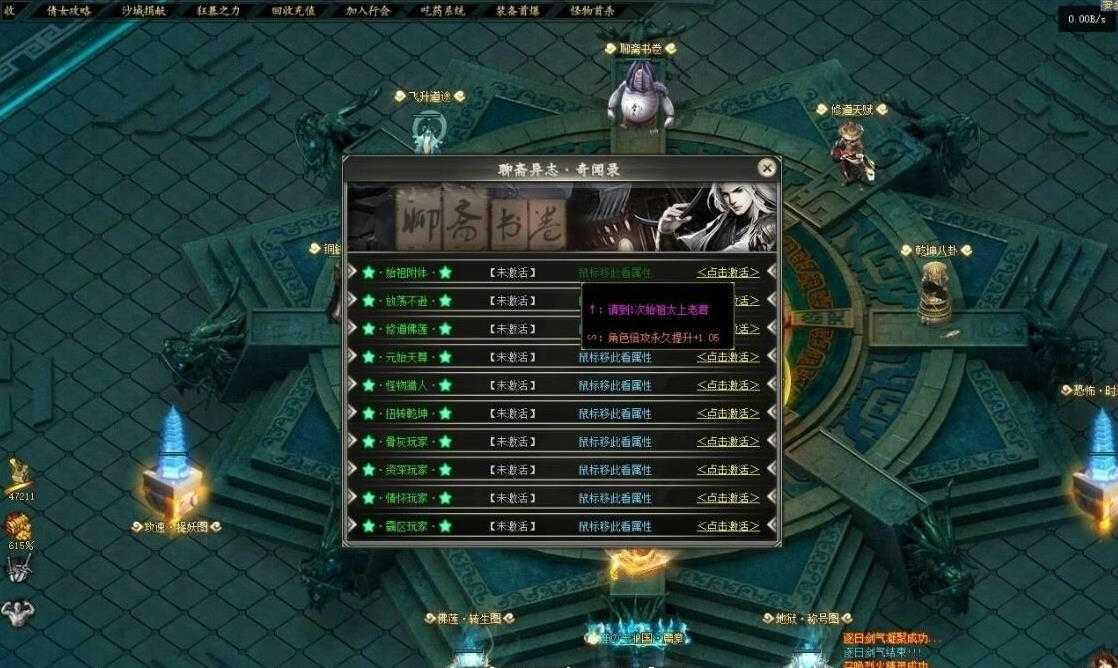The image size is (1118, 668).
Task: Click 点击激活 on the 元始天尊 row
Action: (x=727, y=357)
